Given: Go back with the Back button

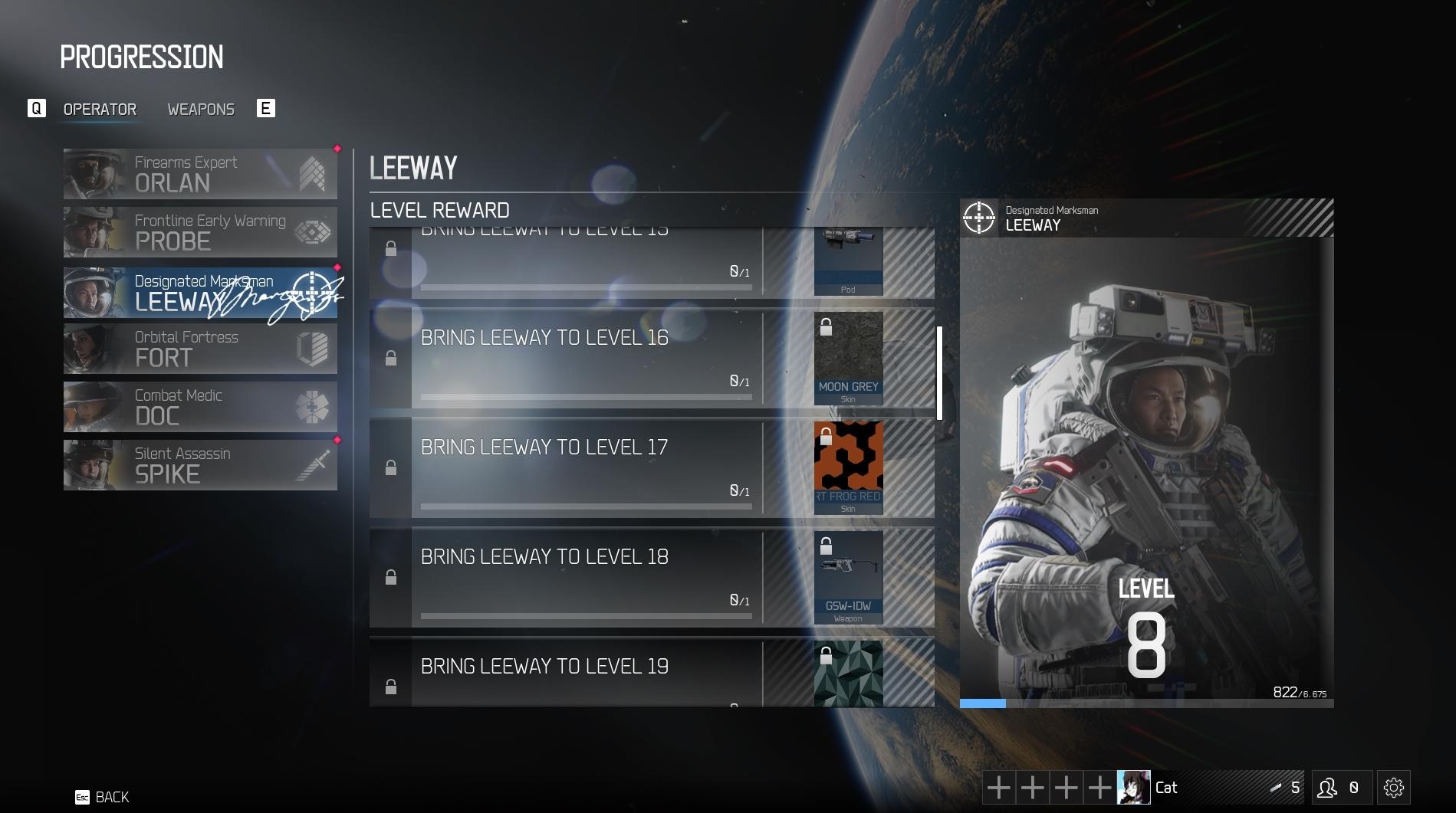Looking at the screenshot, I should click(103, 797).
